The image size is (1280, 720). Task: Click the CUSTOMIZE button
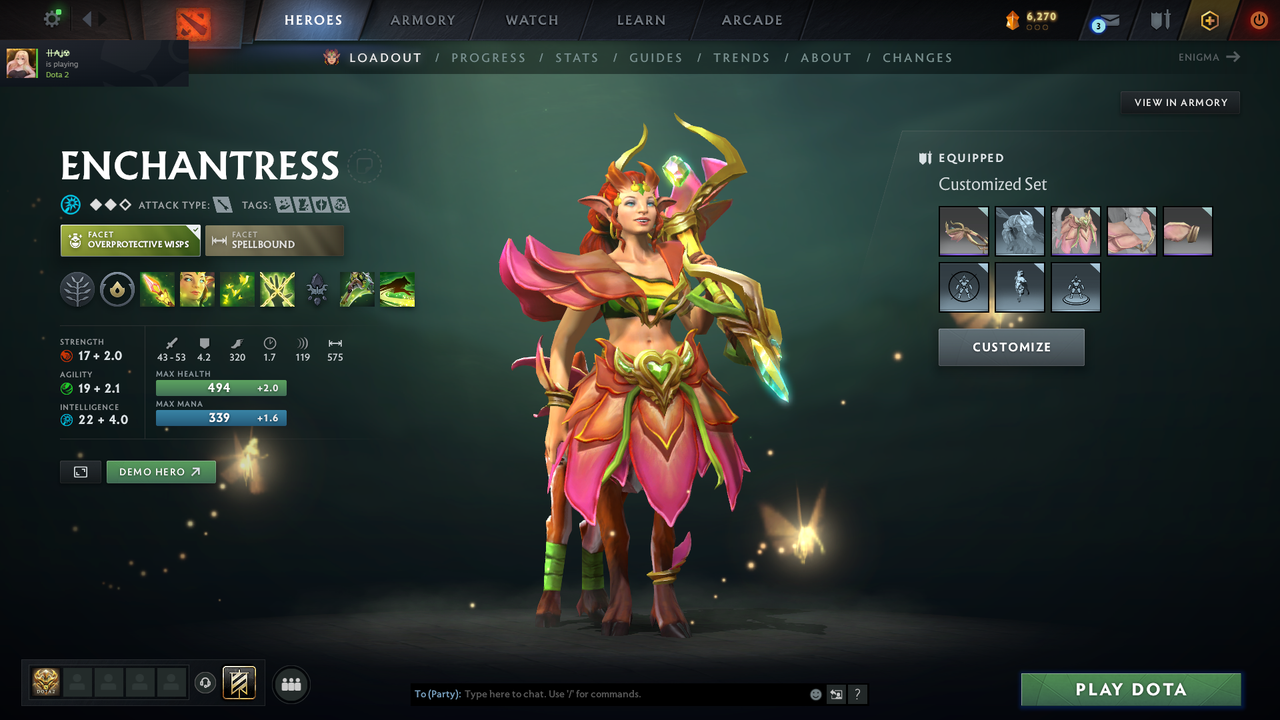(1011, 347)
